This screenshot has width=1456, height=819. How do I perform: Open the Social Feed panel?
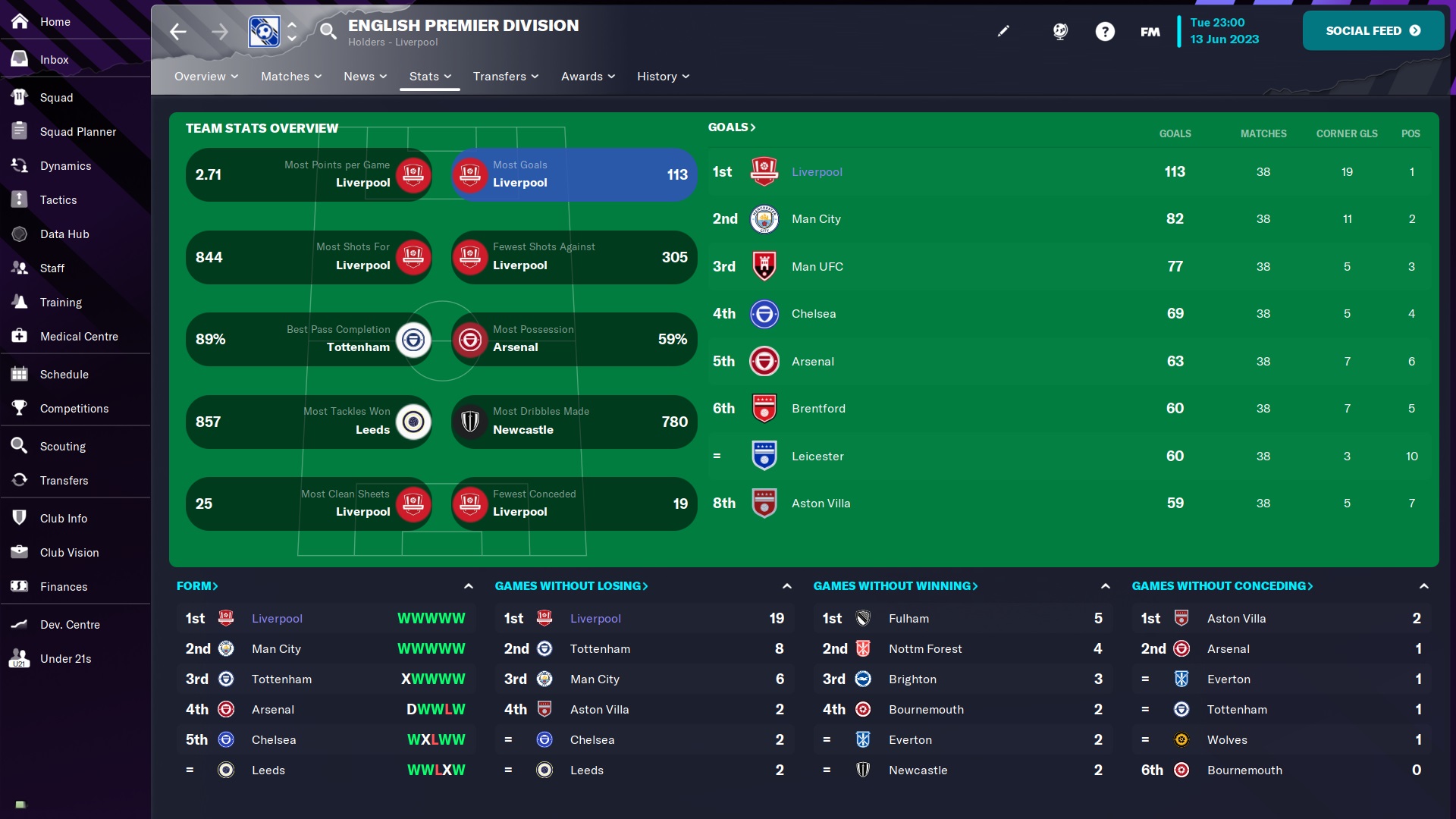tap(1373, 31)
